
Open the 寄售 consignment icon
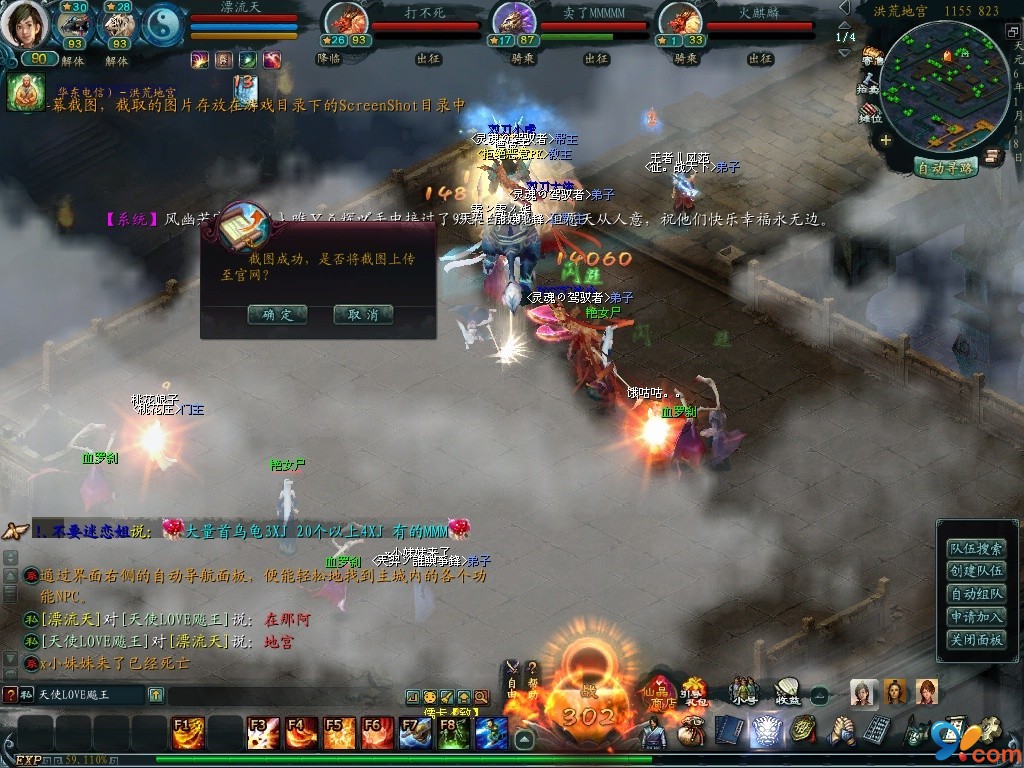872,56
